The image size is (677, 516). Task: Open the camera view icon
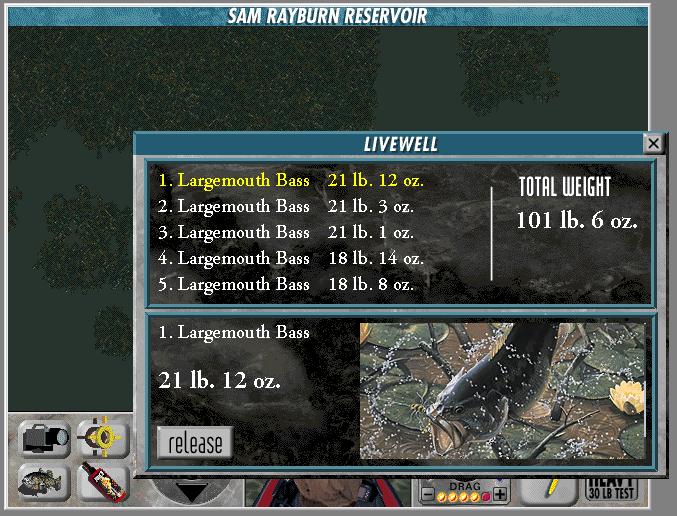coord(44,439)
